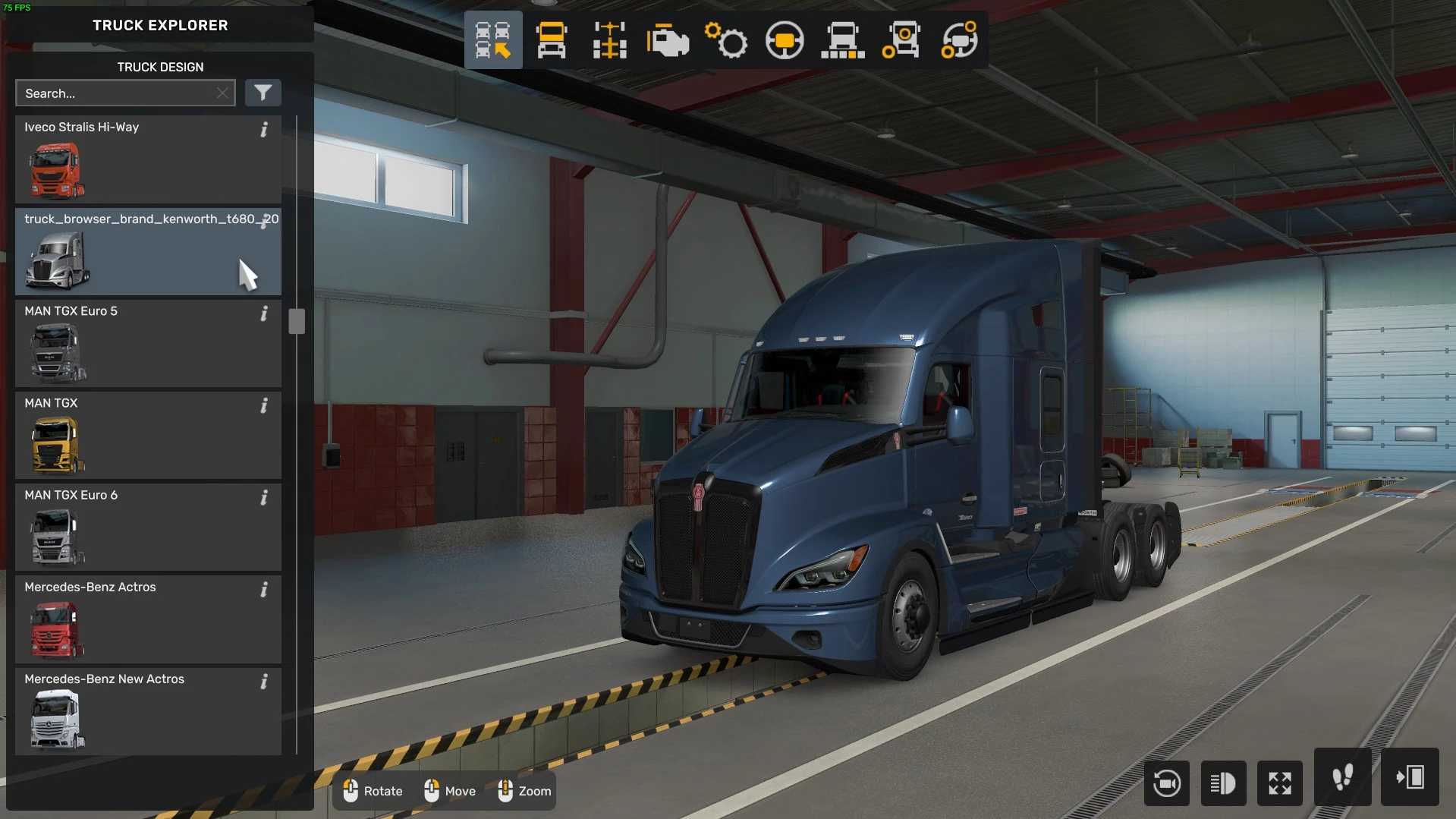Open the steering wheel interior tab
This screenshot has height=819, width=1456.
pyautogui.click(x=785, y=40)
